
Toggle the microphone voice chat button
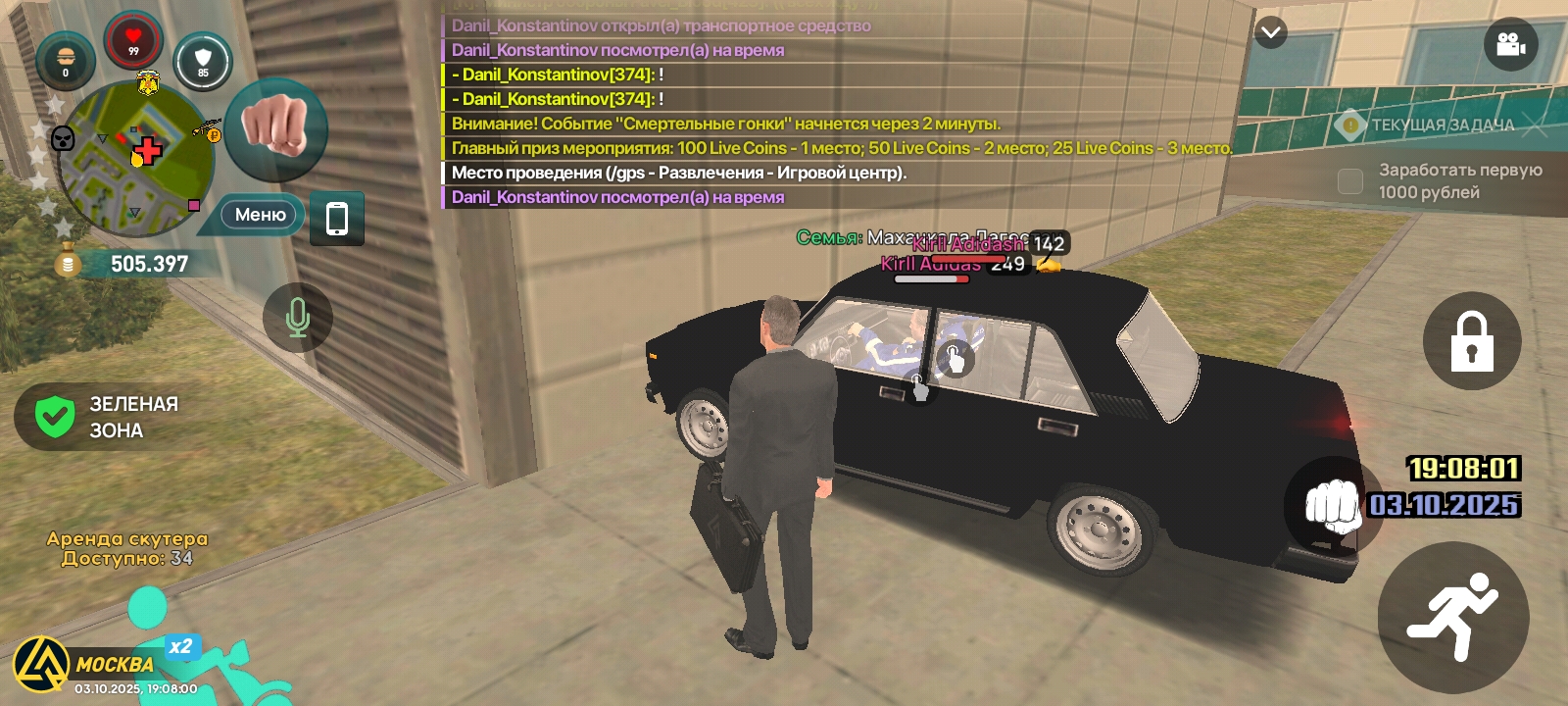point(298,317)
